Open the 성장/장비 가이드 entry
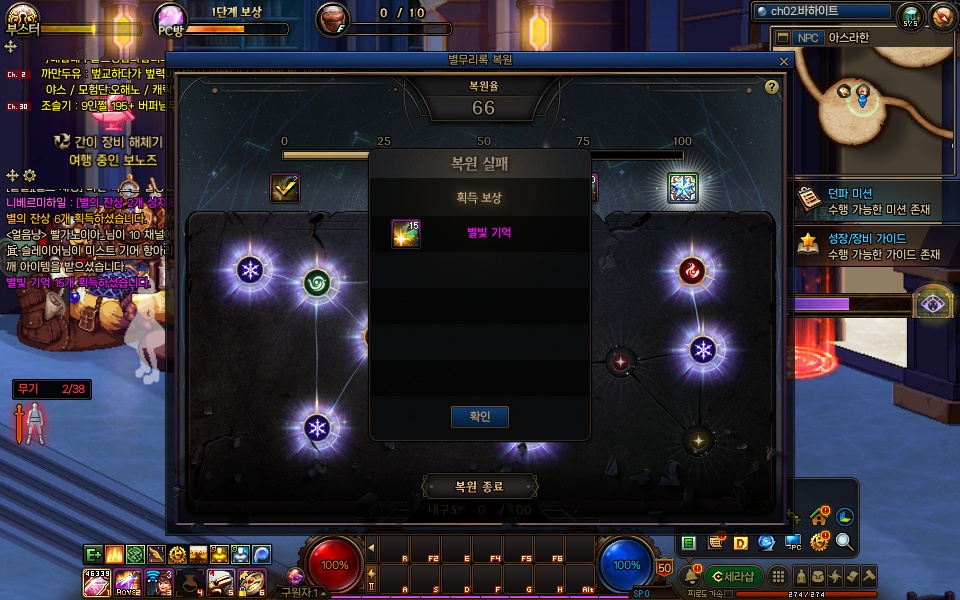The image size is (960, 600). 865,246
